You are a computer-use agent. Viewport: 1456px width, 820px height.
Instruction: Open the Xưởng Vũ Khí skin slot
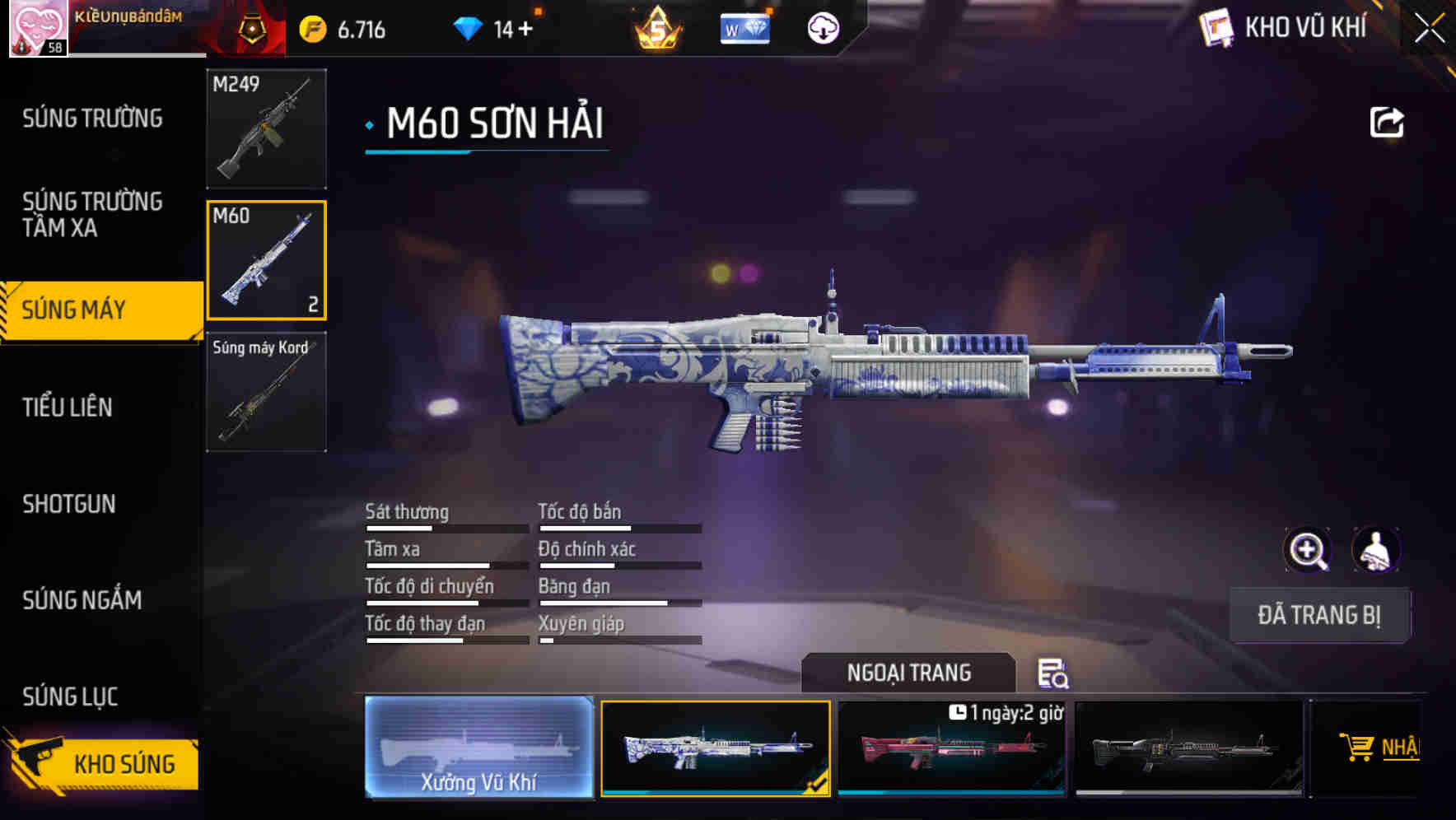(x=479, y=749)
